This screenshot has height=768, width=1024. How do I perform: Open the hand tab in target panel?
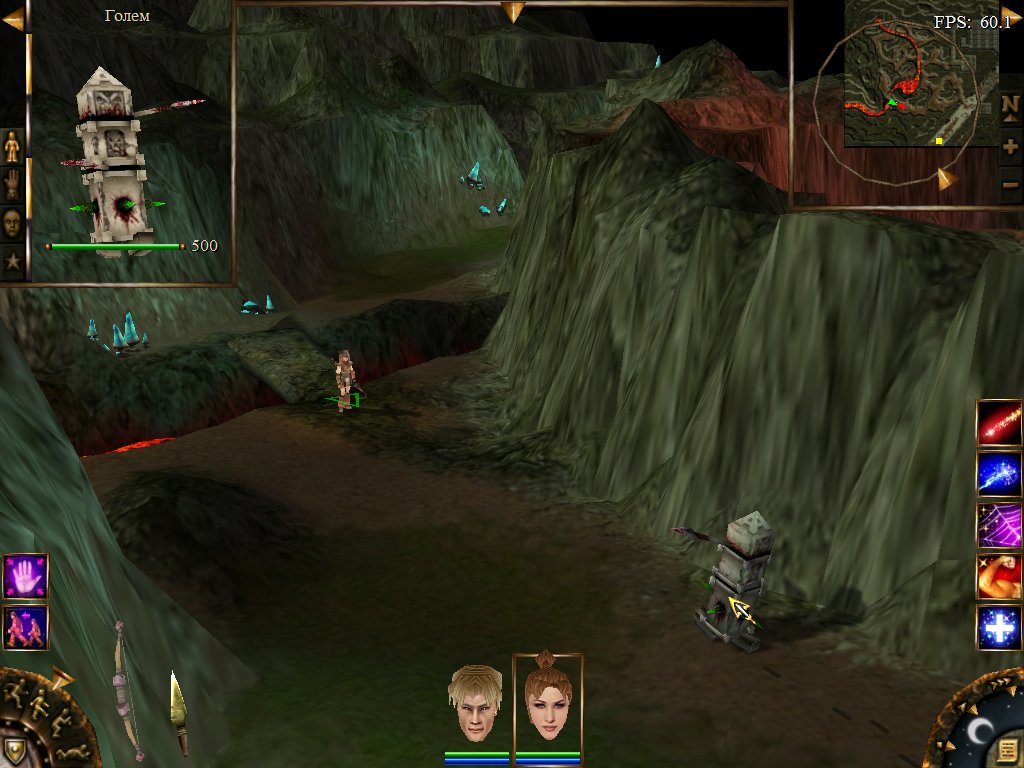(x=12, y=184)
